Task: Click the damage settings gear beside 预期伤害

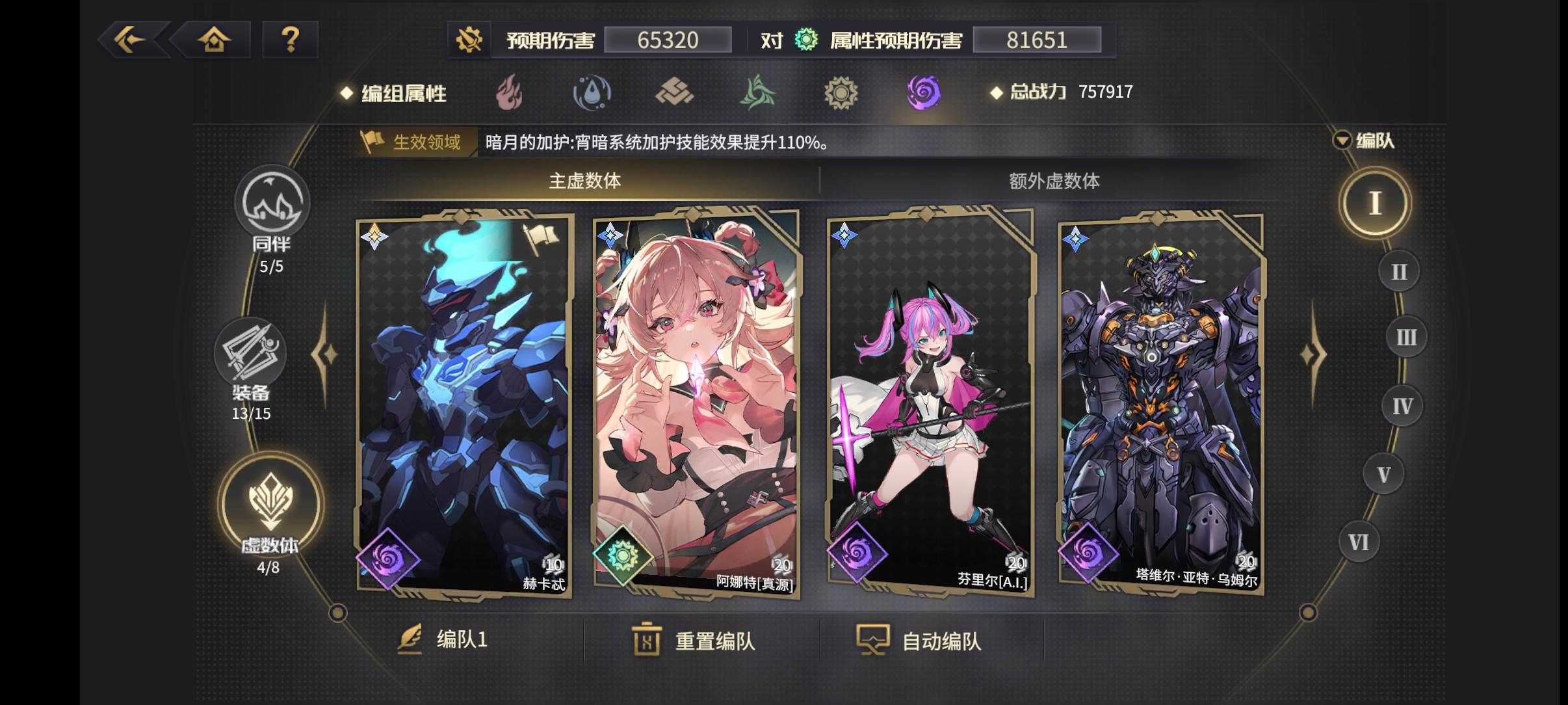Action: pyautogui.click(x=470, y=40)
